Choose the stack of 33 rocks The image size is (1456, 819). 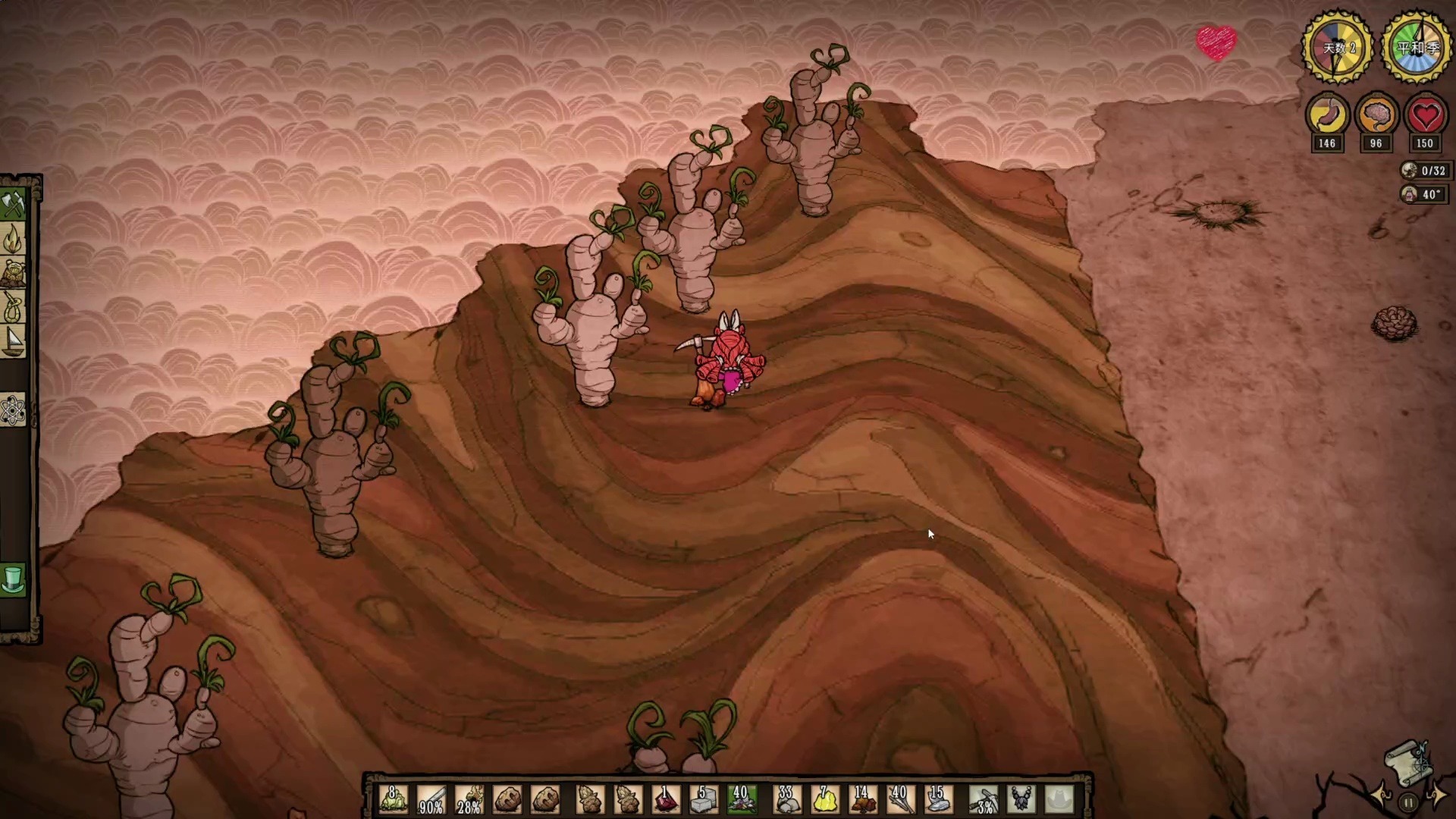pyautogui.click(x=786, y=799)
